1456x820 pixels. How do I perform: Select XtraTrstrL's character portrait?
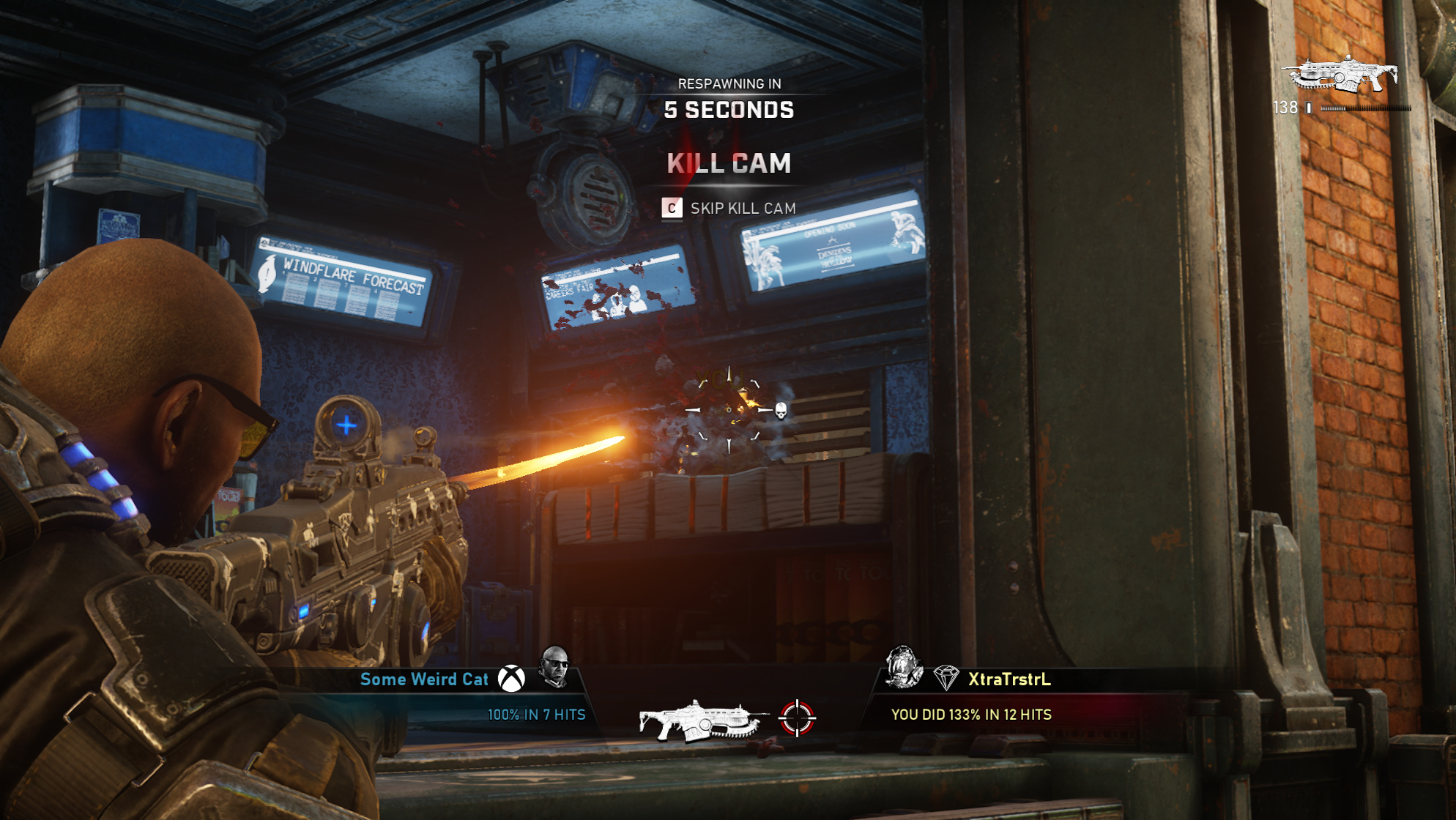903,667
